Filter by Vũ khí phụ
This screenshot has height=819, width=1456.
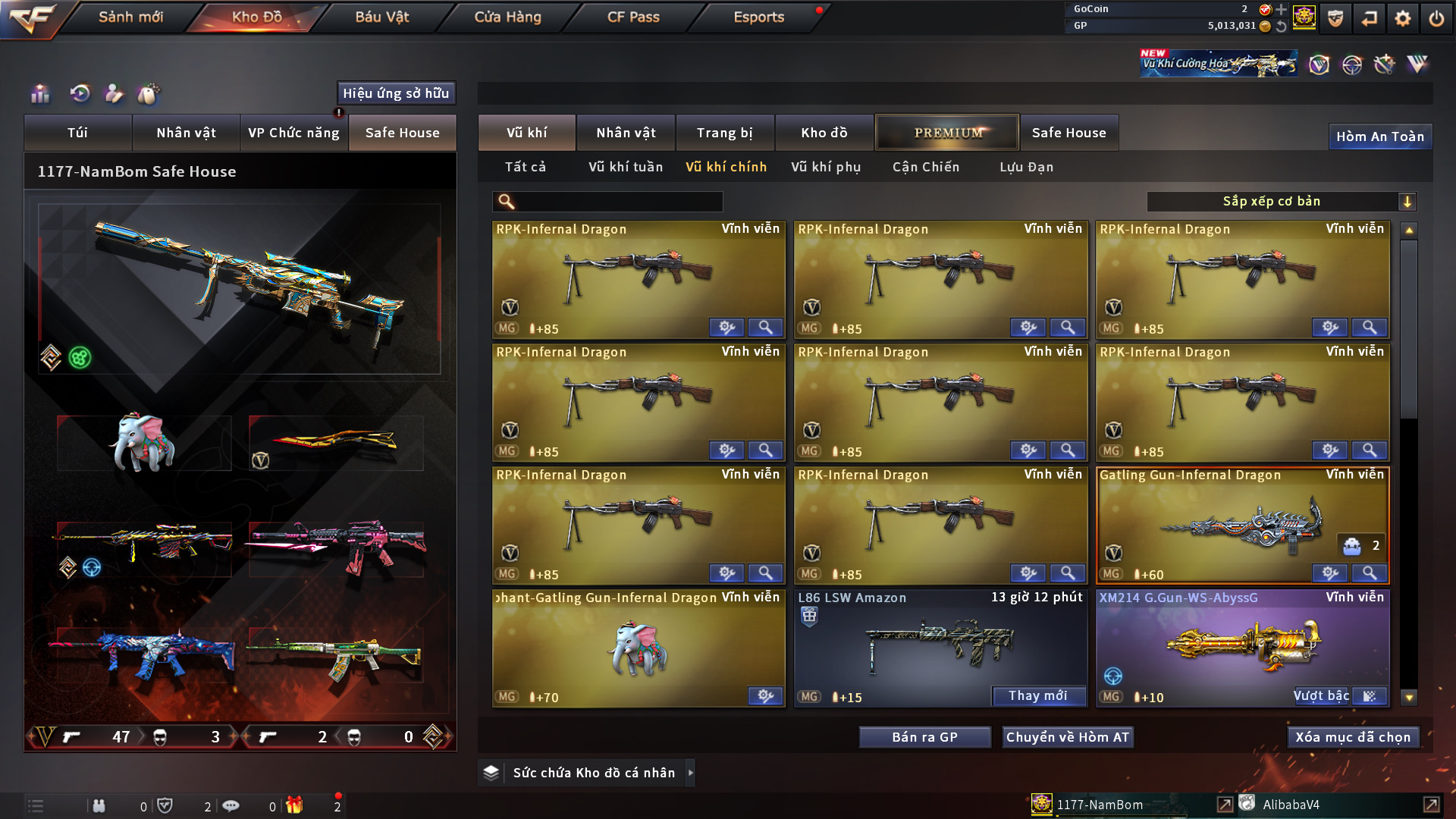[826, 167]
